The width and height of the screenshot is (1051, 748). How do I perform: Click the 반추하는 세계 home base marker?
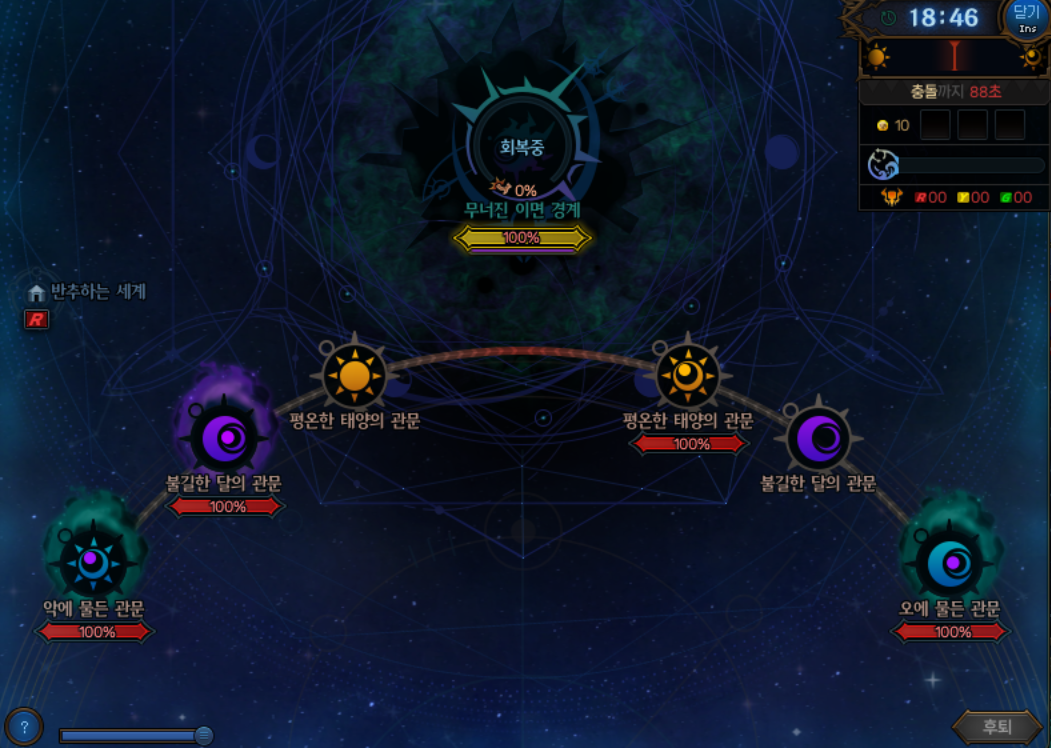pyautogui.click(x=37, y=293)
